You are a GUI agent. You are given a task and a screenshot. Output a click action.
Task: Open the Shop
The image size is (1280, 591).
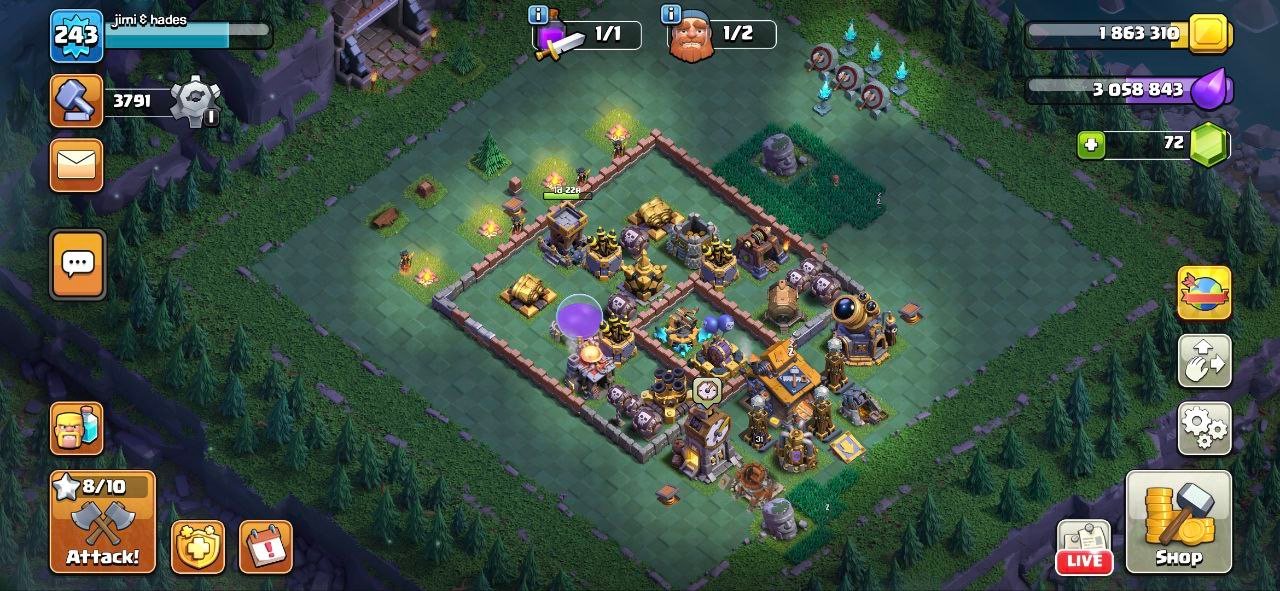pyautogui.click(x=1178, y=521)
